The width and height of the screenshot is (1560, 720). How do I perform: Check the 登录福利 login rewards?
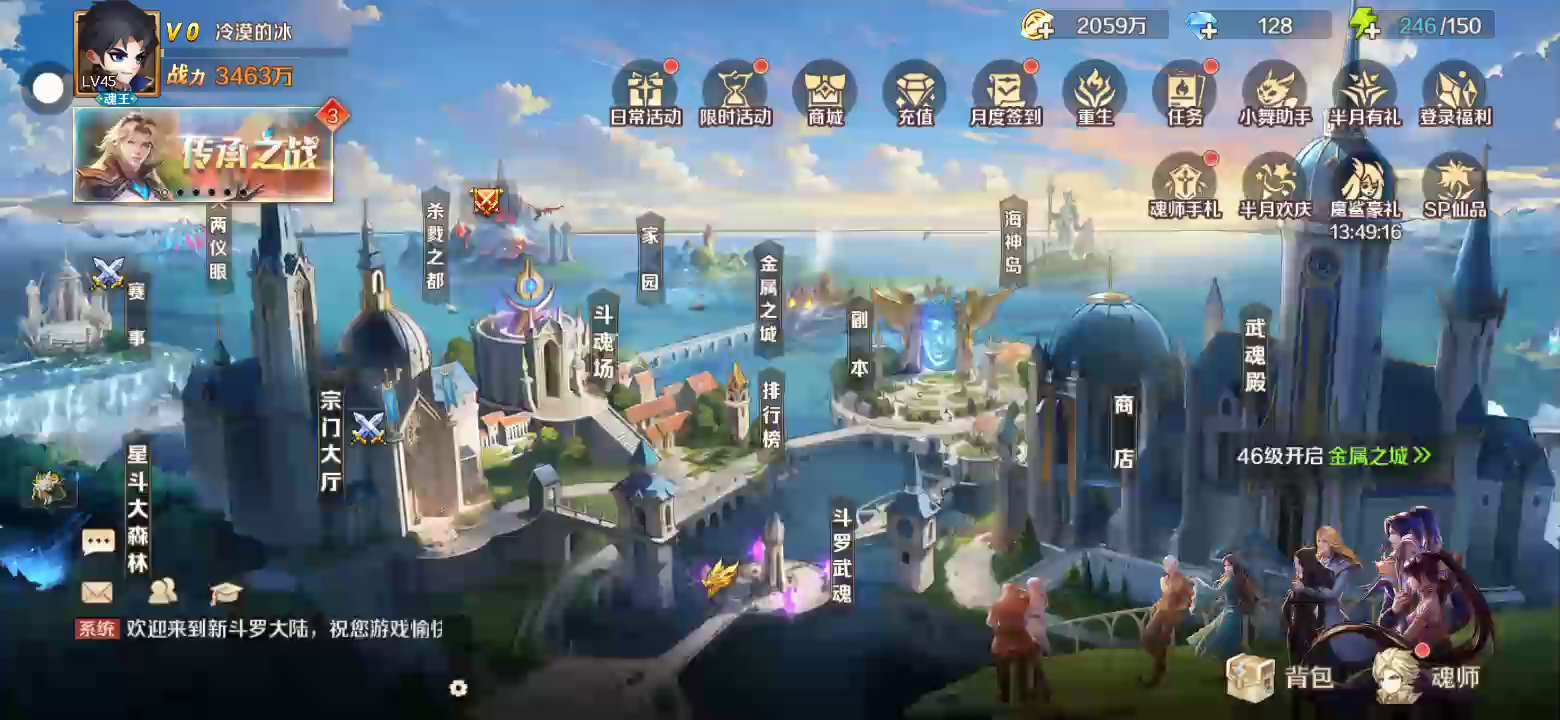[1455, 92]
